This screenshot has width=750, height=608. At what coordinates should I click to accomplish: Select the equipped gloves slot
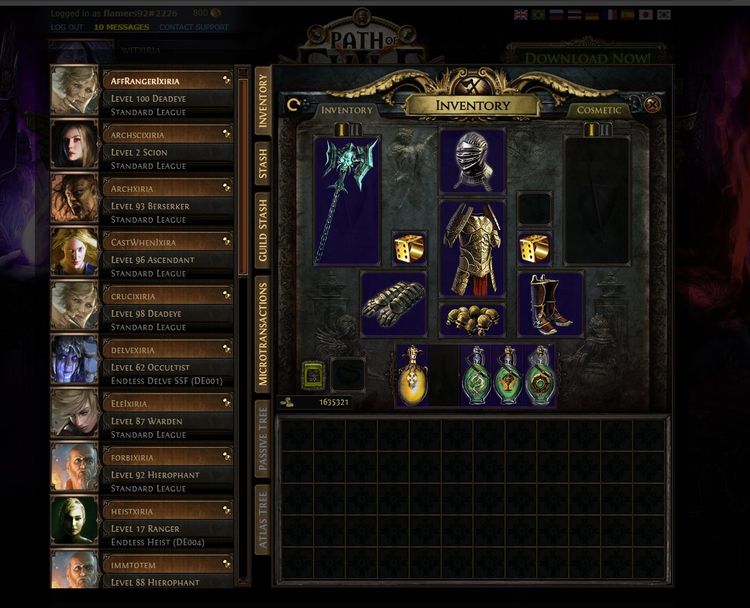[x=393, y=303]
